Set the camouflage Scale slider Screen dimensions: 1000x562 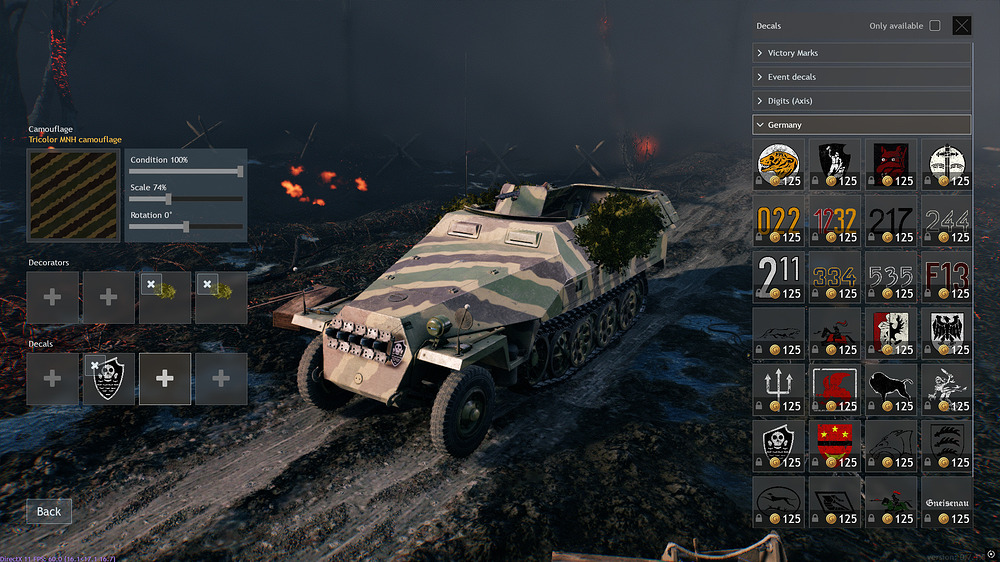(x=168, y=199)
